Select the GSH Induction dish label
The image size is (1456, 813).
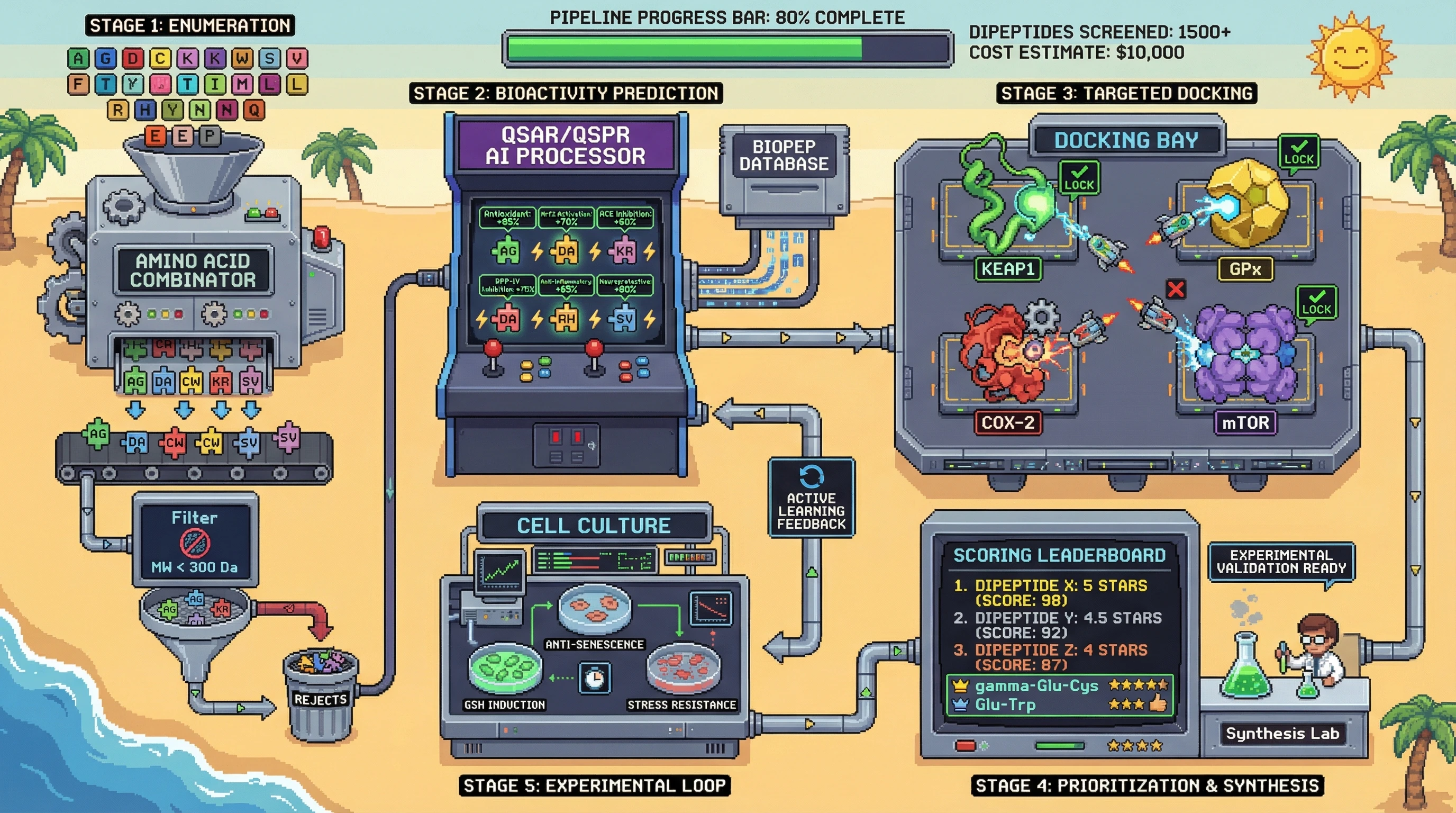[x=504, y=704]
